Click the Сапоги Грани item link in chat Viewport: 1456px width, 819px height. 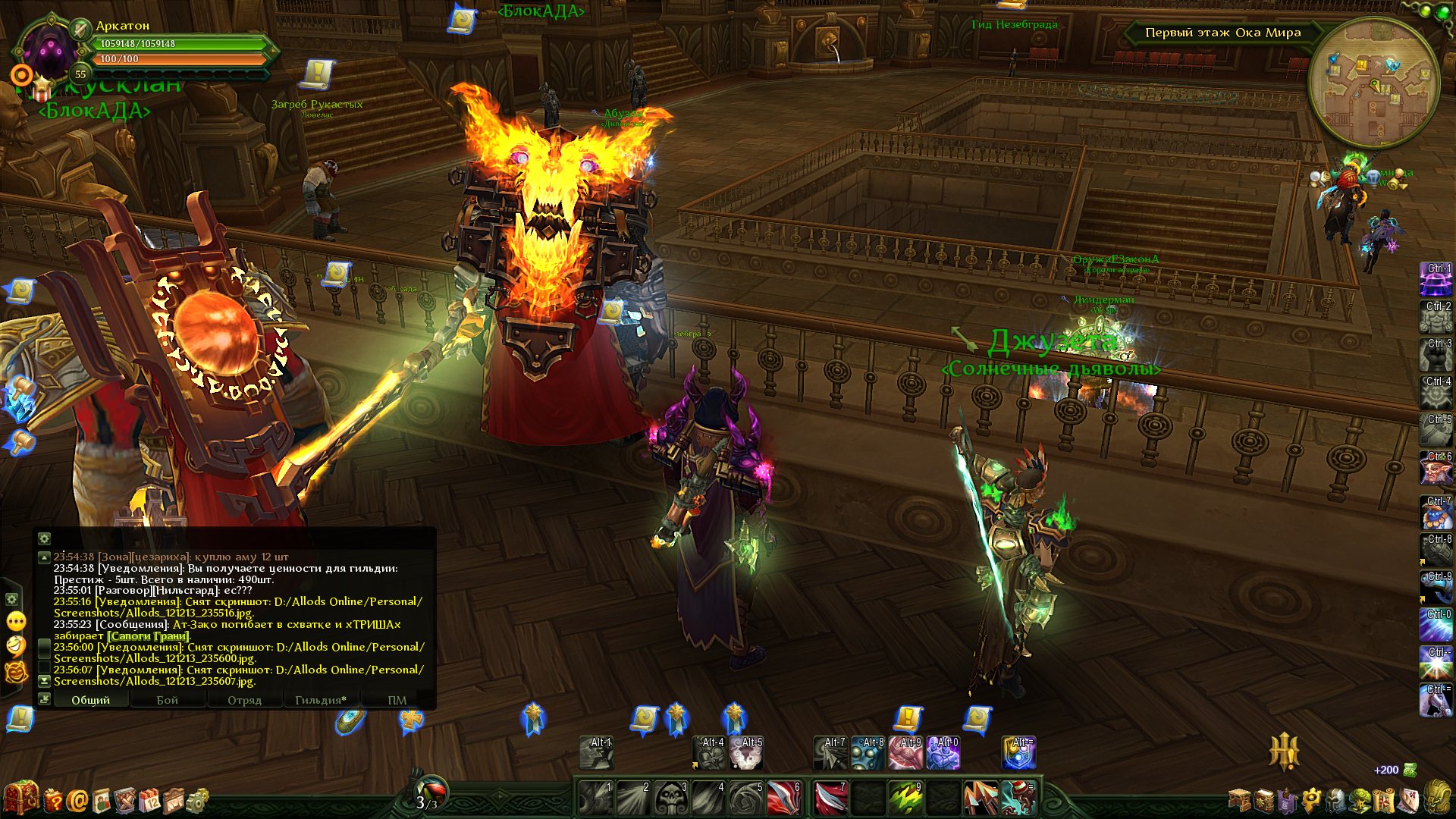tap(148, 636)
